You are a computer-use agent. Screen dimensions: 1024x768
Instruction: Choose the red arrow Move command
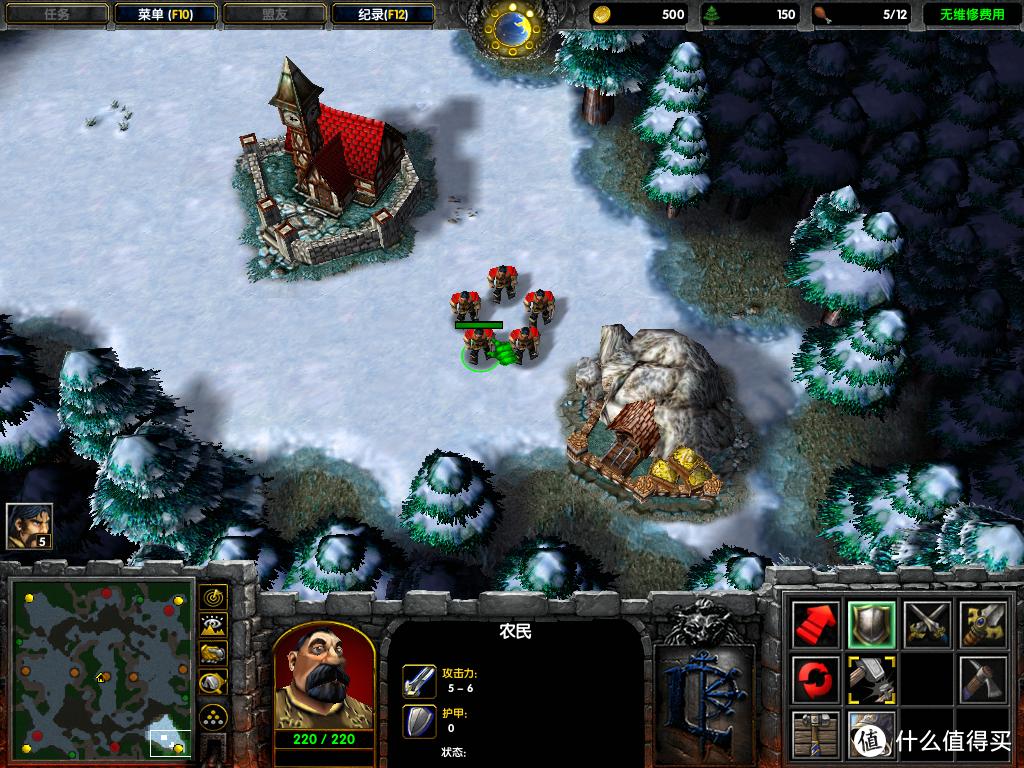814,624
